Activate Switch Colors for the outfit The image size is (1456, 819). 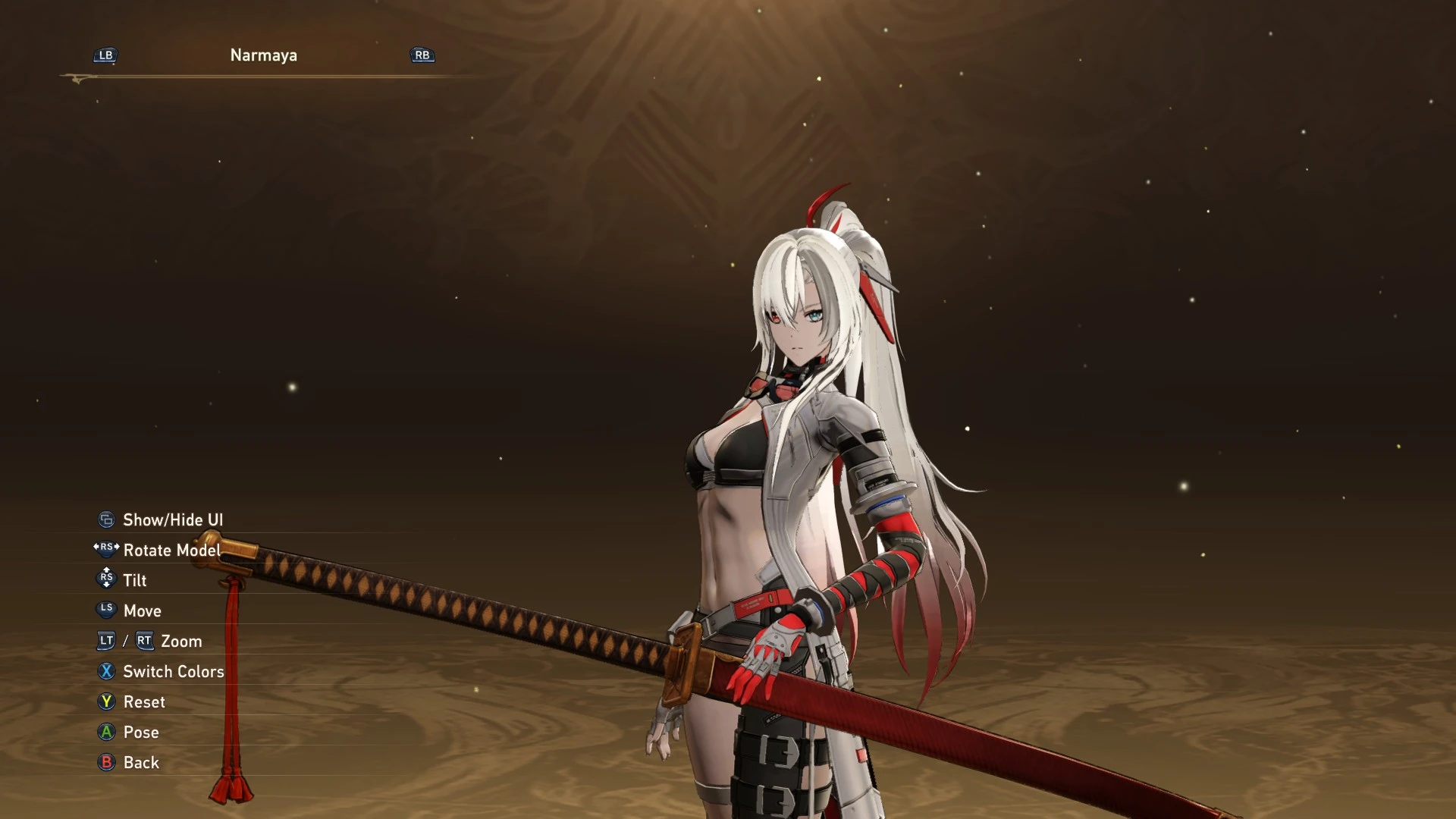coord(174,672)
